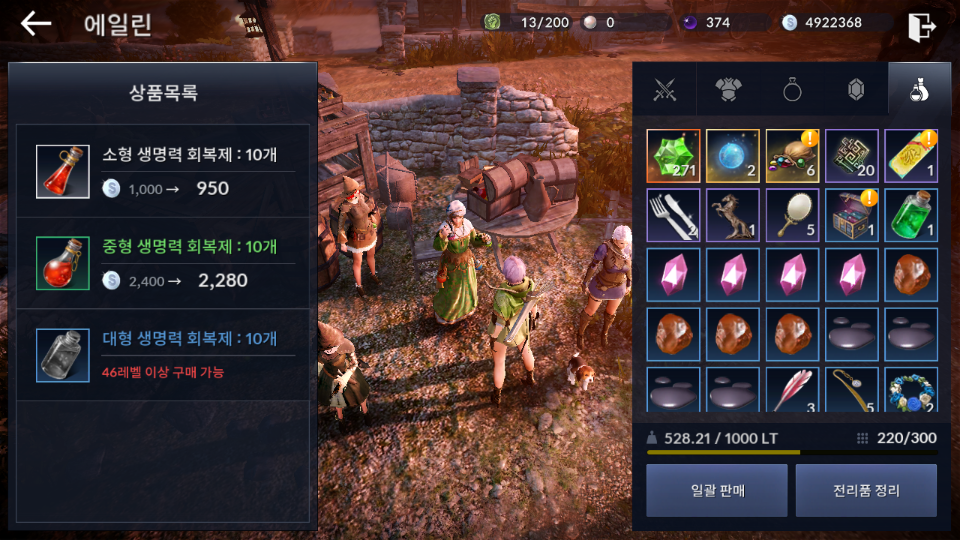Exit the shop via the door icon
Screen dimensions: 960x540
[921, 26]
